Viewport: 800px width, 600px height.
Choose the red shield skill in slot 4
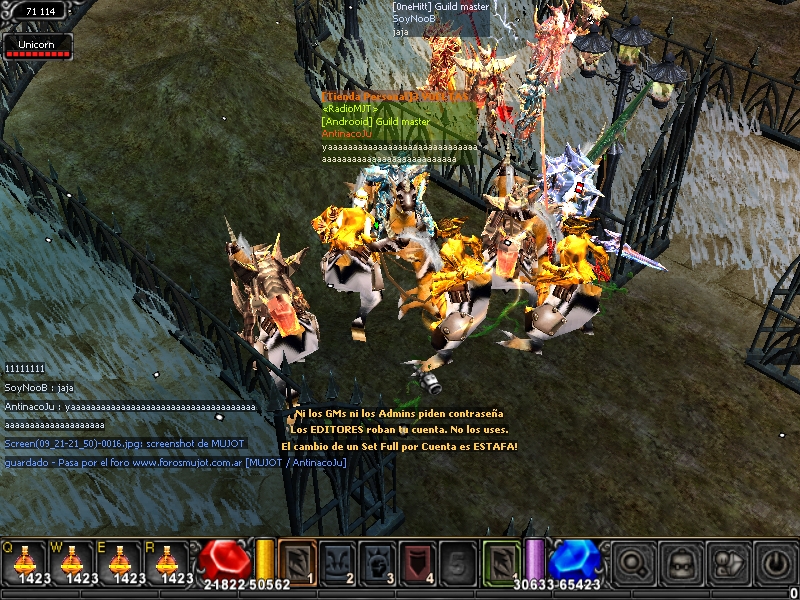419,561
